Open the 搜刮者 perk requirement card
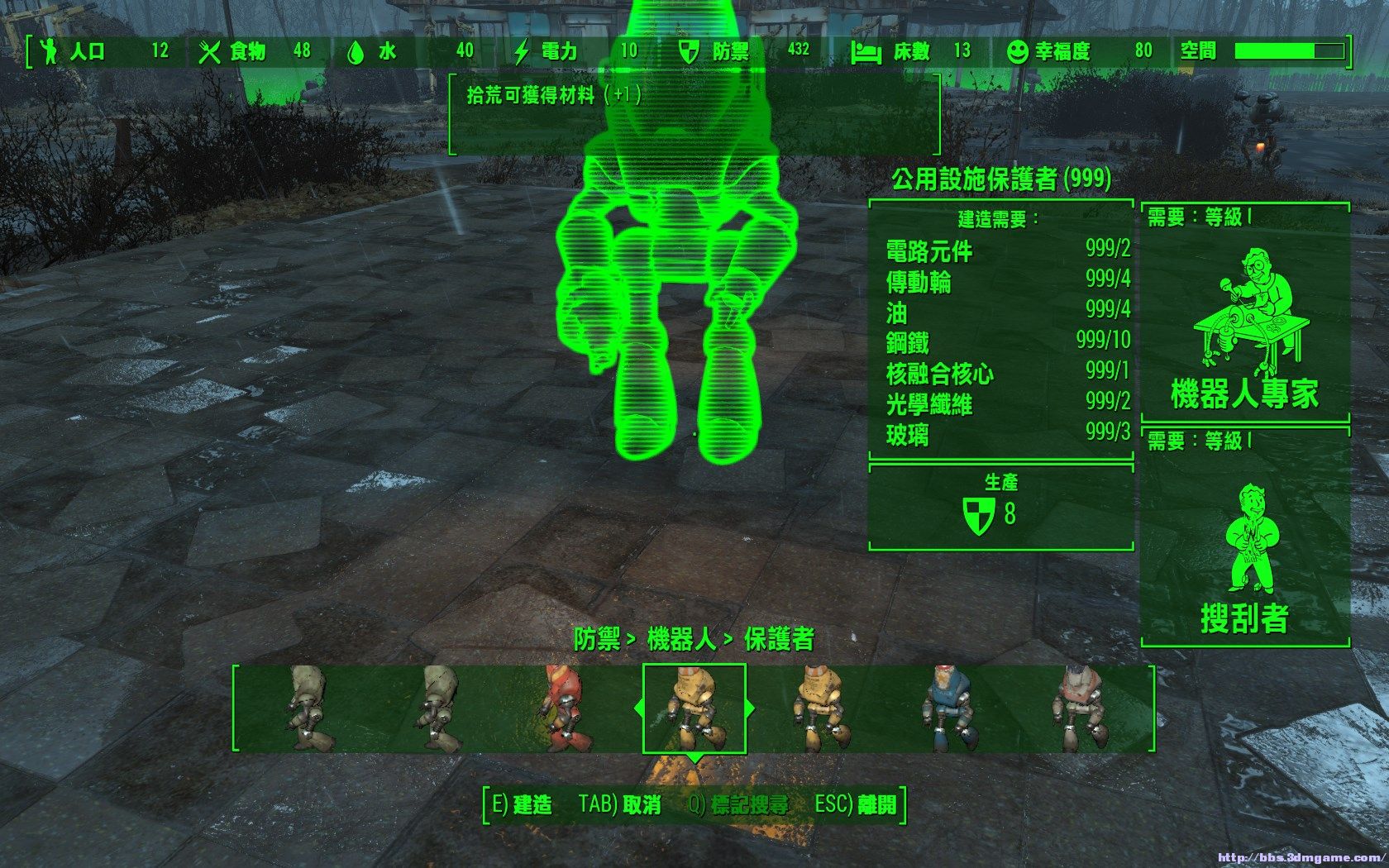Viewport: 1389px width, 868px height. 1244,537
